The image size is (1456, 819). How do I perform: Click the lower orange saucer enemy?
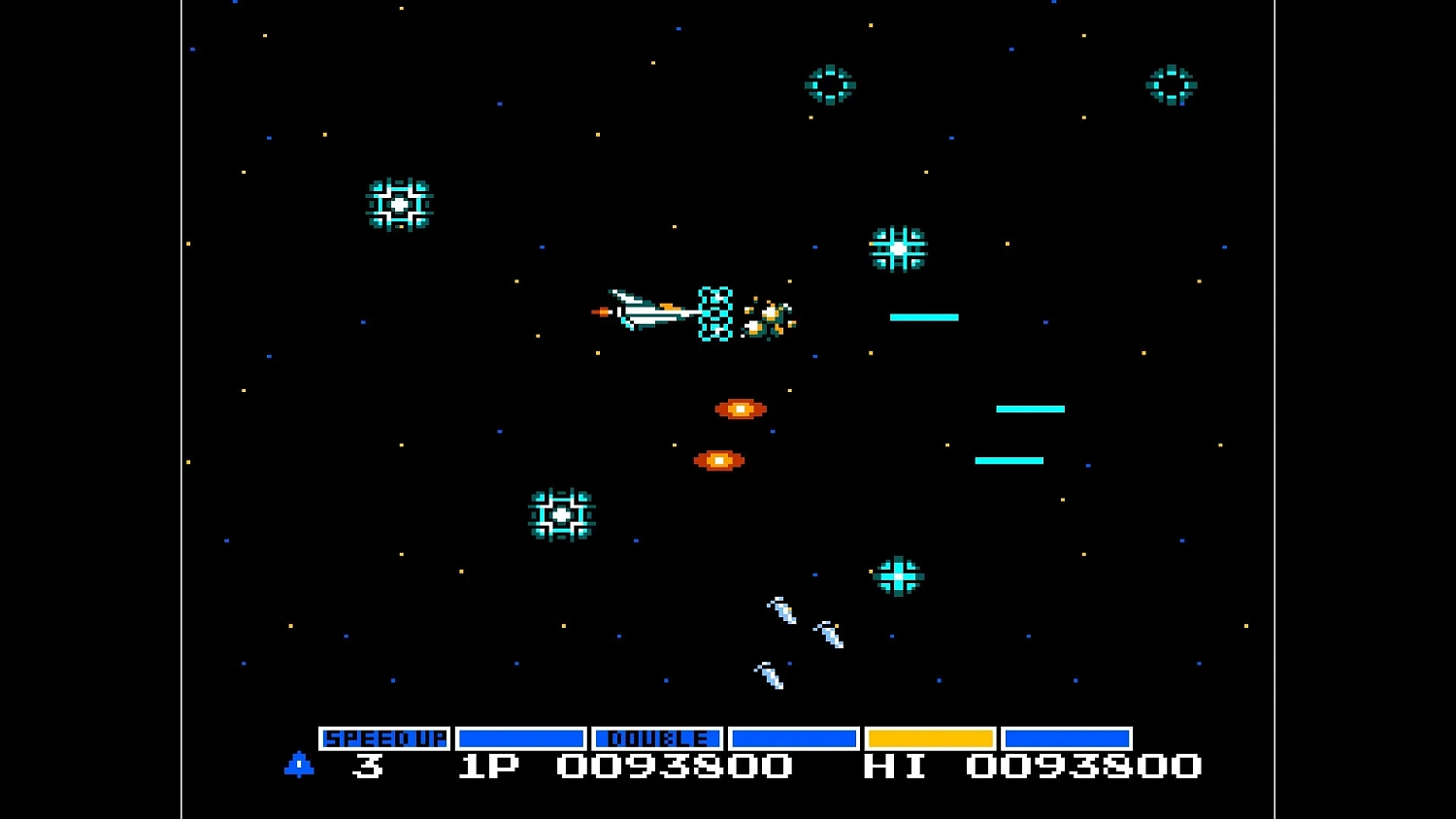point(718,459)
